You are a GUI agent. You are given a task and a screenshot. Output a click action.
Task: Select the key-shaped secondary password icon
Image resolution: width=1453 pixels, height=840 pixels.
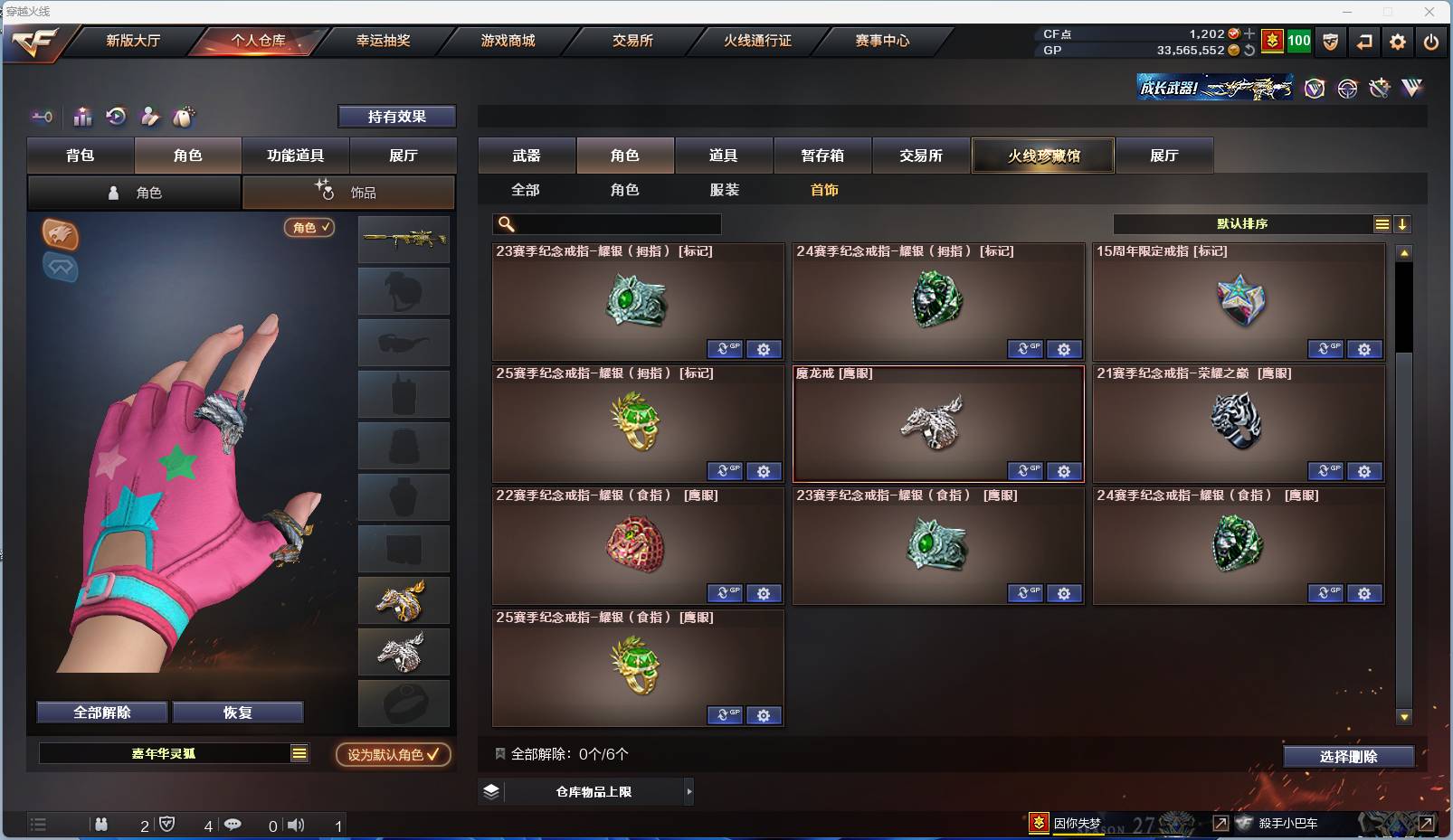tap(42, 116)
